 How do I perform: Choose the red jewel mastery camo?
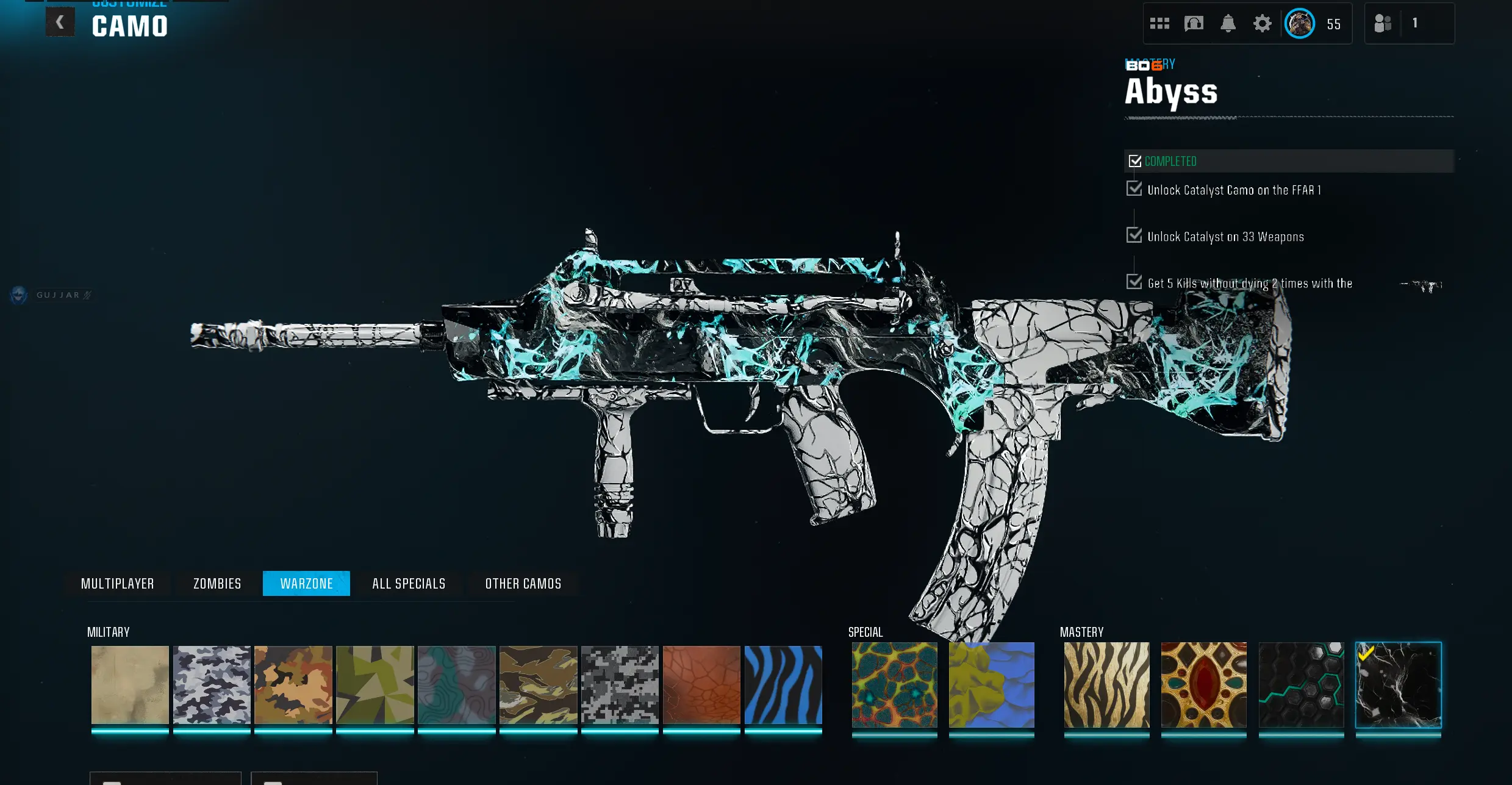[x=1203, y=685]
